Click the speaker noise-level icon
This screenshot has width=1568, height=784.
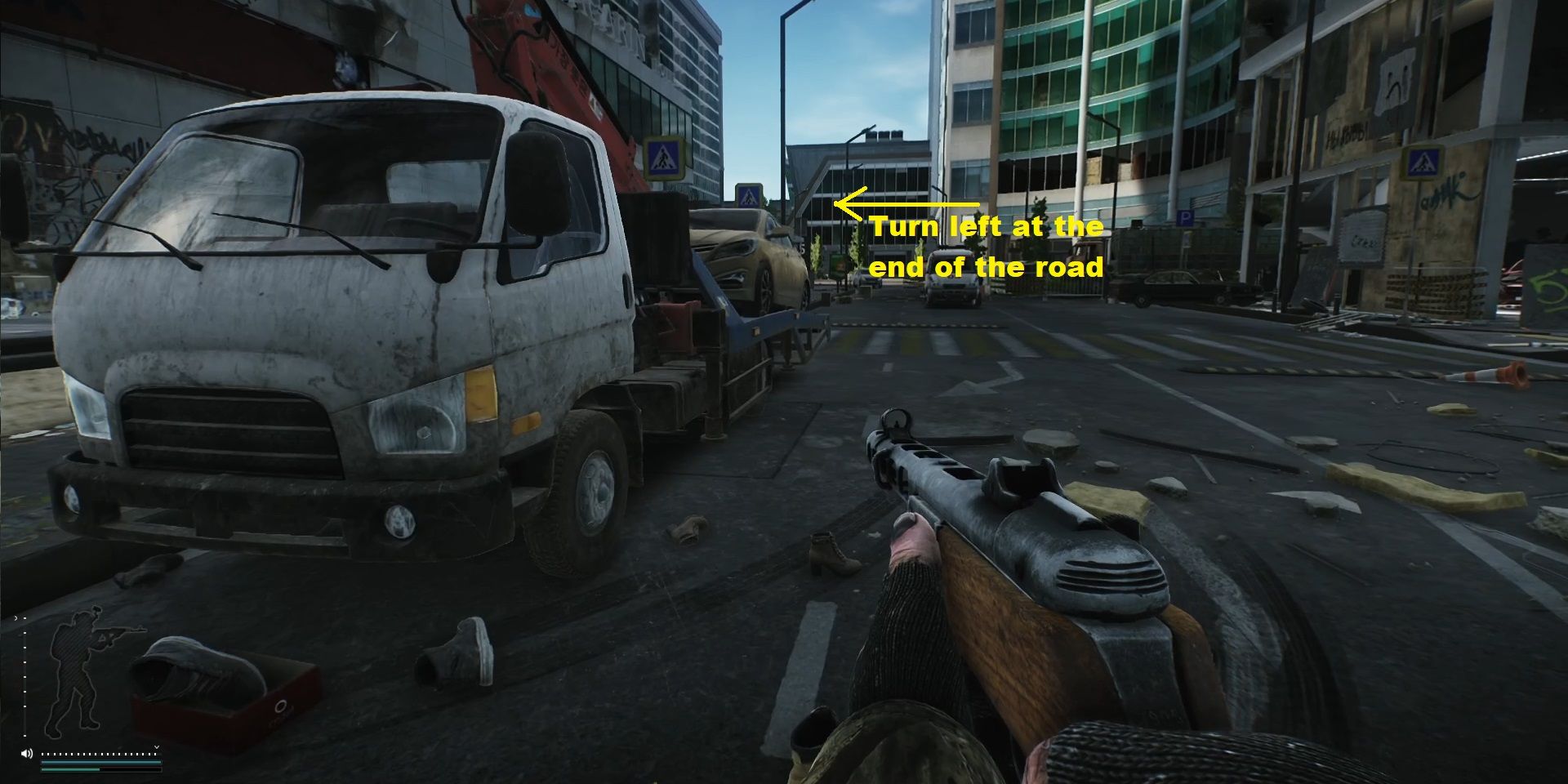click(27, 754)
